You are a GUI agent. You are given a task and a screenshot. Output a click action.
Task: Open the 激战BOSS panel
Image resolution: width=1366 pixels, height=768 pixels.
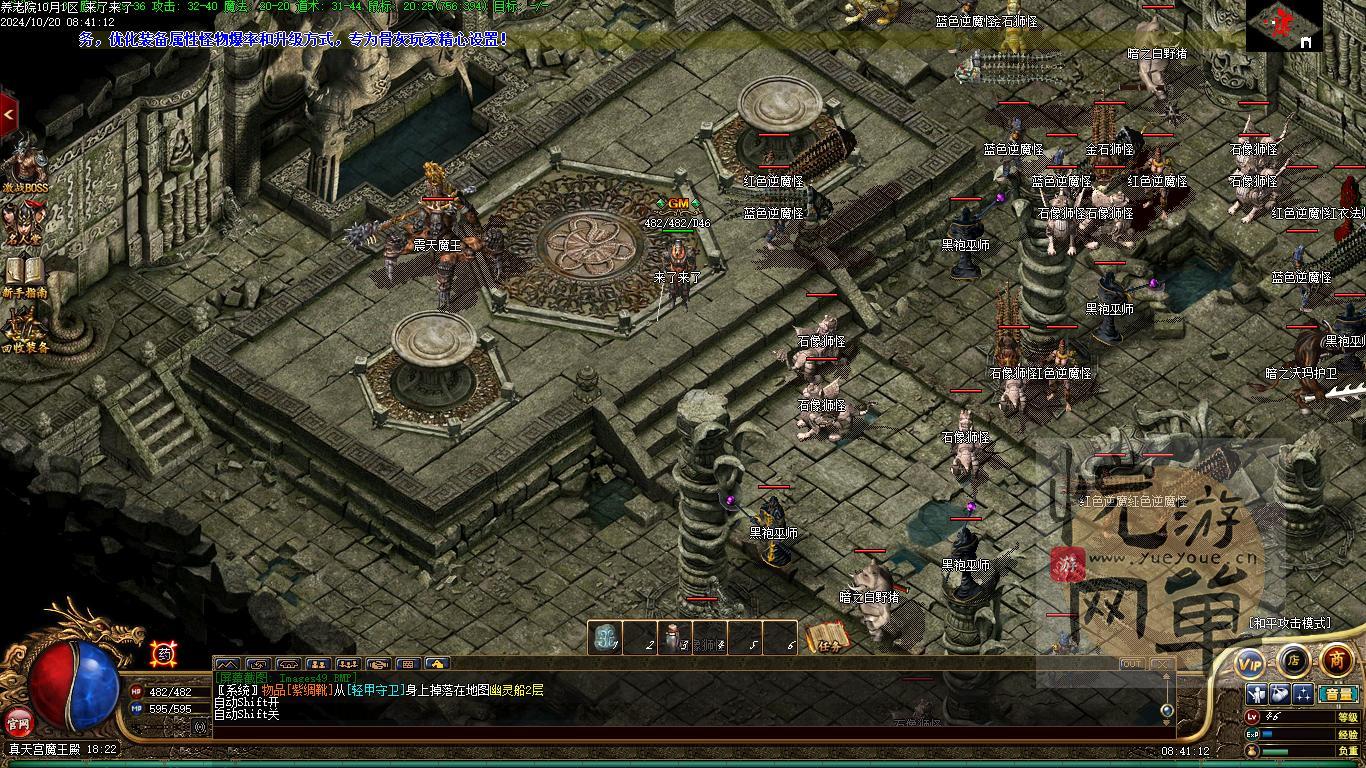pyautogui.click(x=25, y=167)
